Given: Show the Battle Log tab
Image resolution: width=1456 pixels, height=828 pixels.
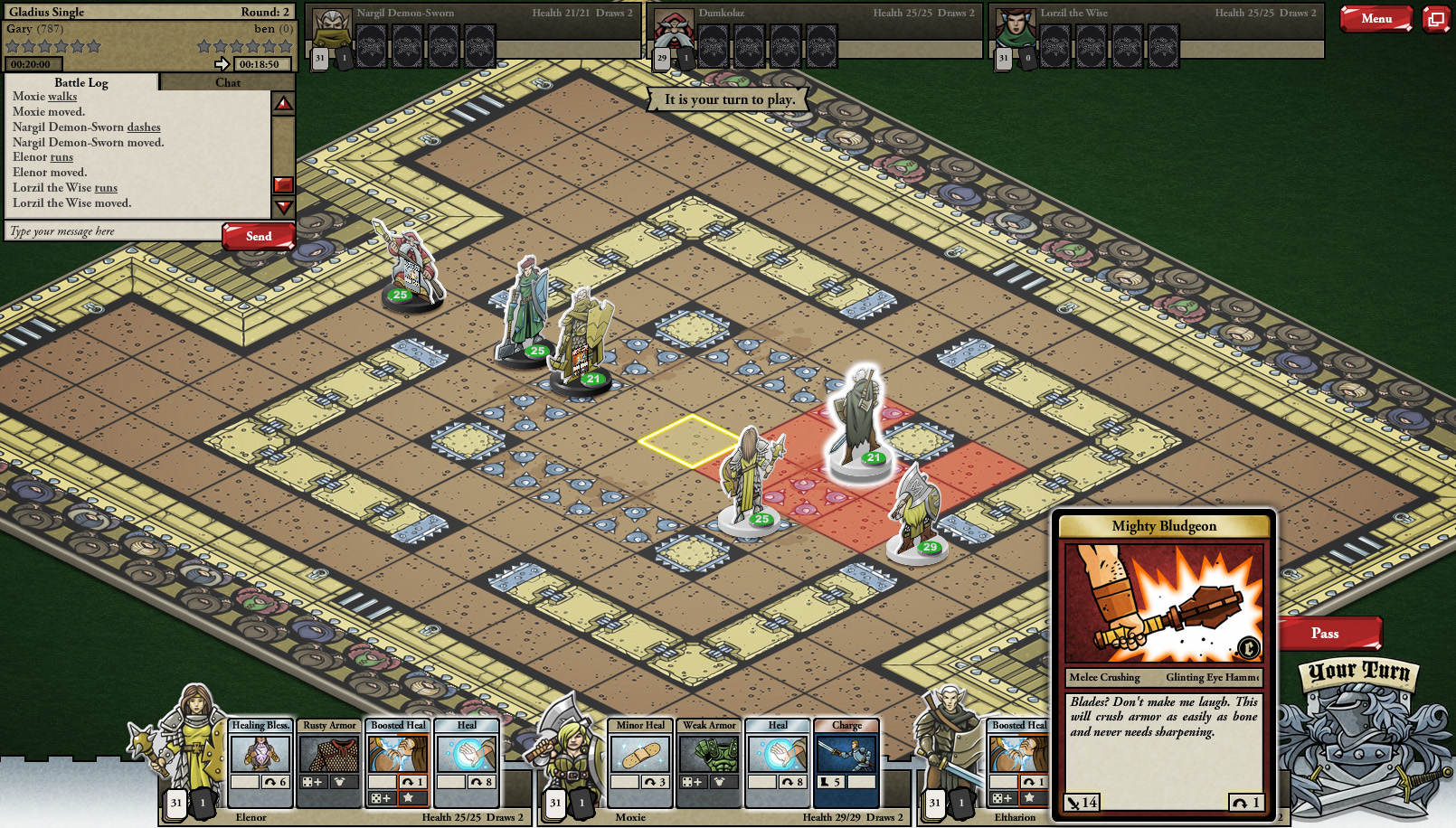Looking at the screenshot, I should point(81,82).
